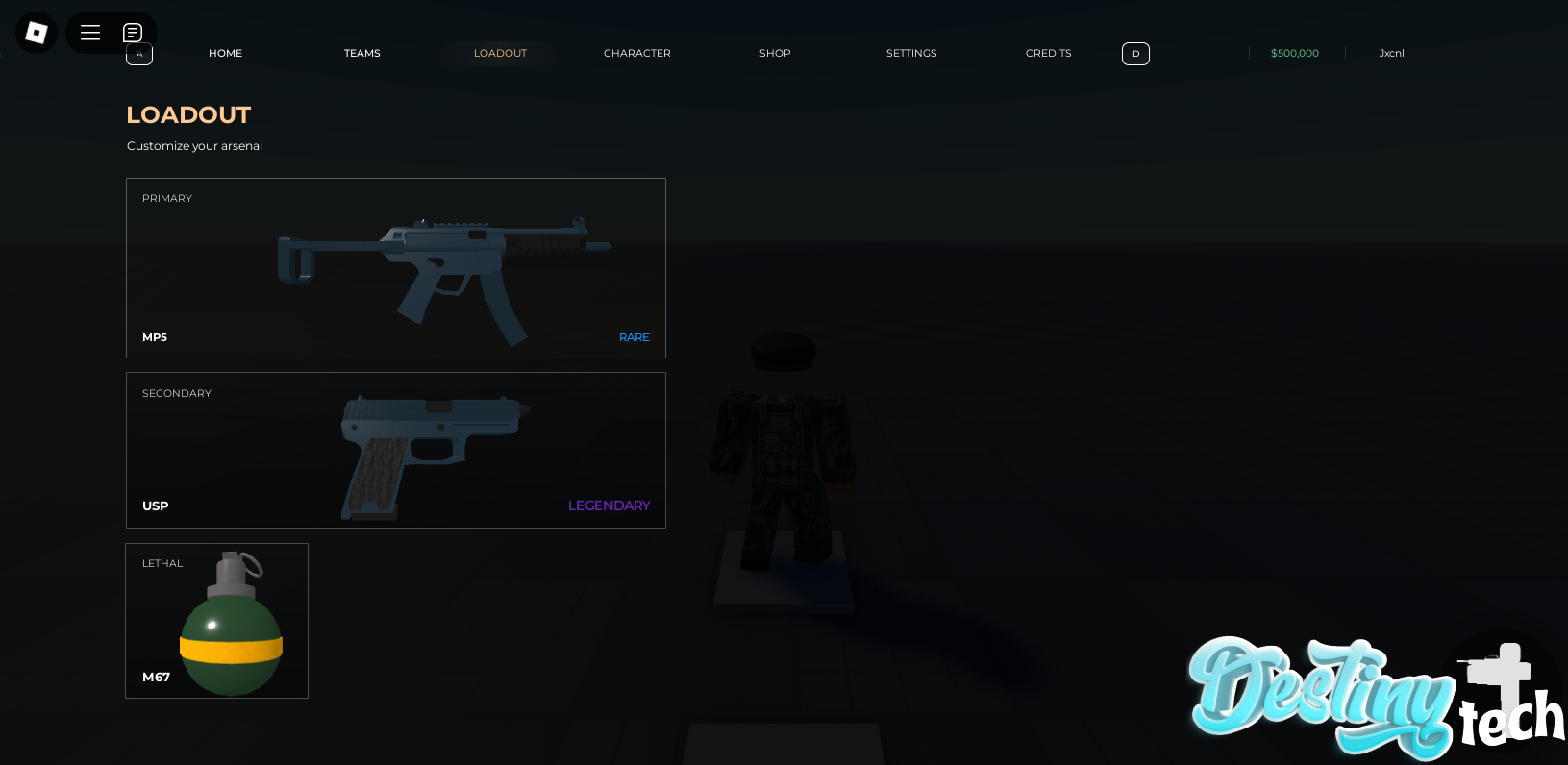Open the SETTINGS menu item

click(910, 53)
